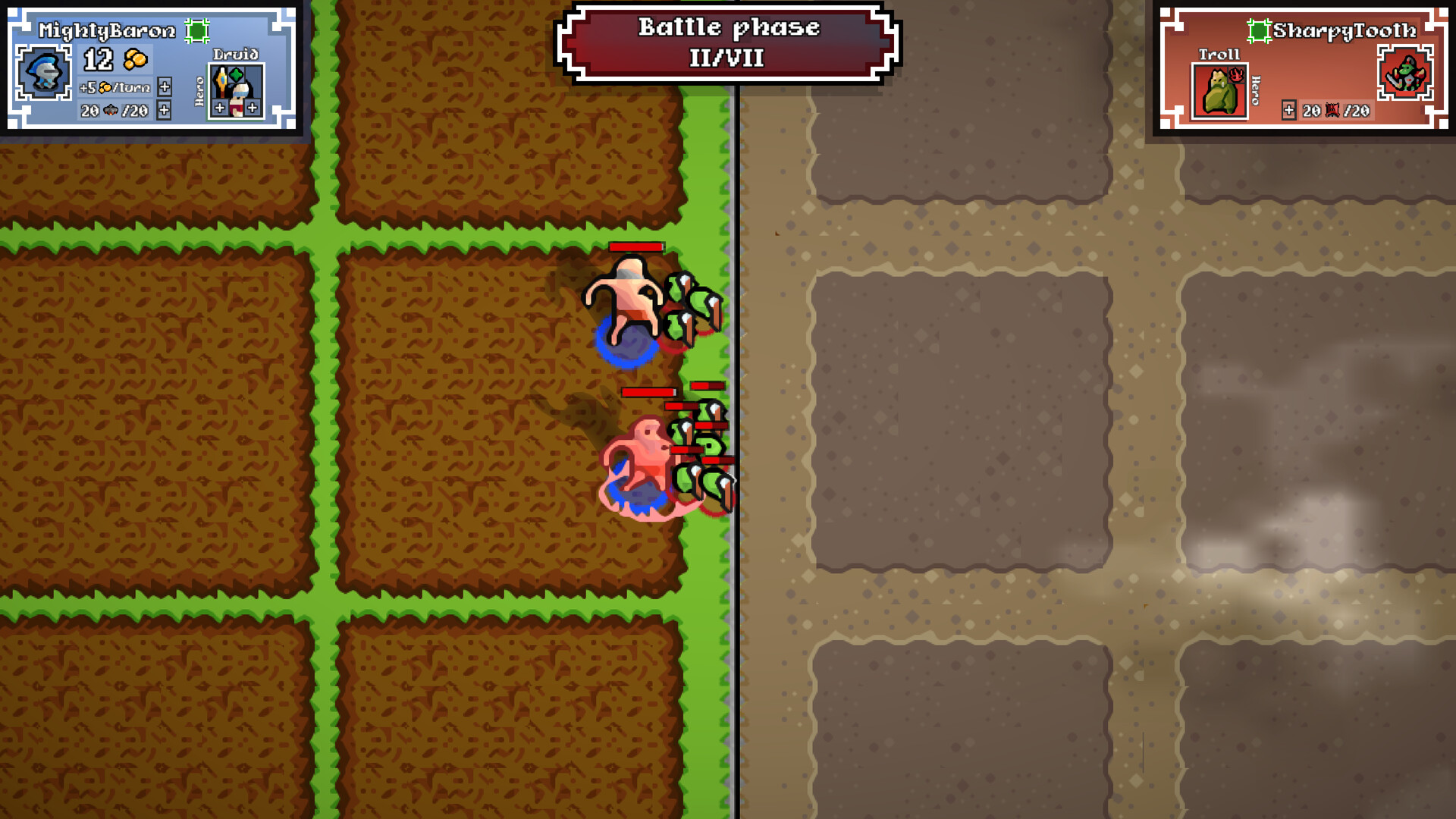The image size is (1456, 819).
Task: Click the plus button beside SharpyTooth's 20/20 health
Action: (x=1289, y=110)
